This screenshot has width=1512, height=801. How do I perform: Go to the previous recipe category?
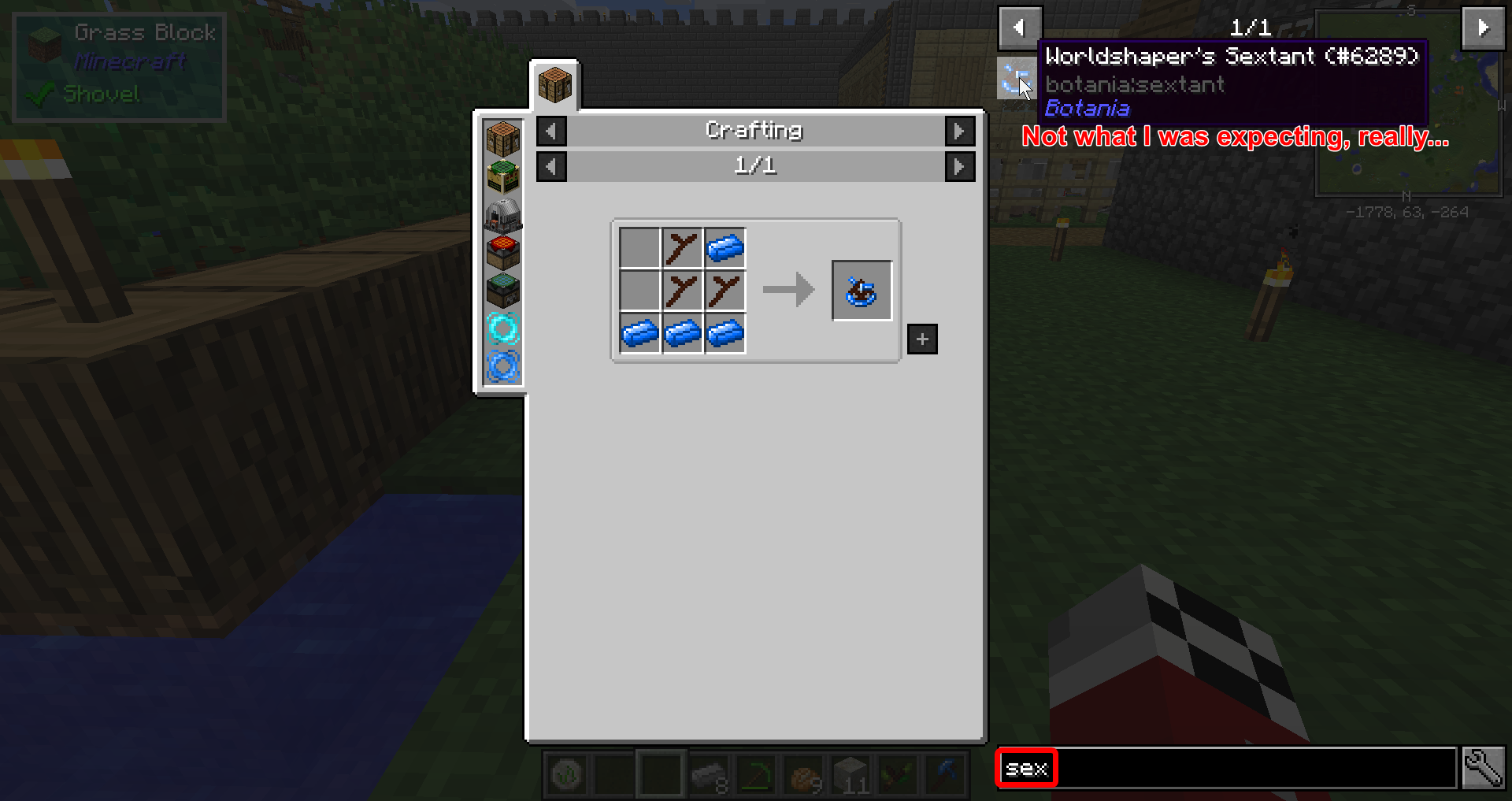click(551, 131)
